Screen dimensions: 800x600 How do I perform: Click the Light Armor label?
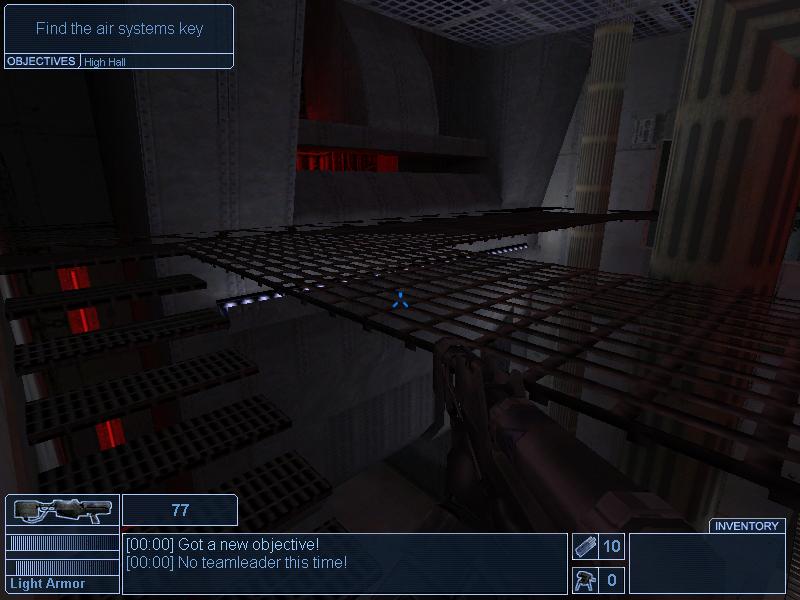(x=48, y=584)
